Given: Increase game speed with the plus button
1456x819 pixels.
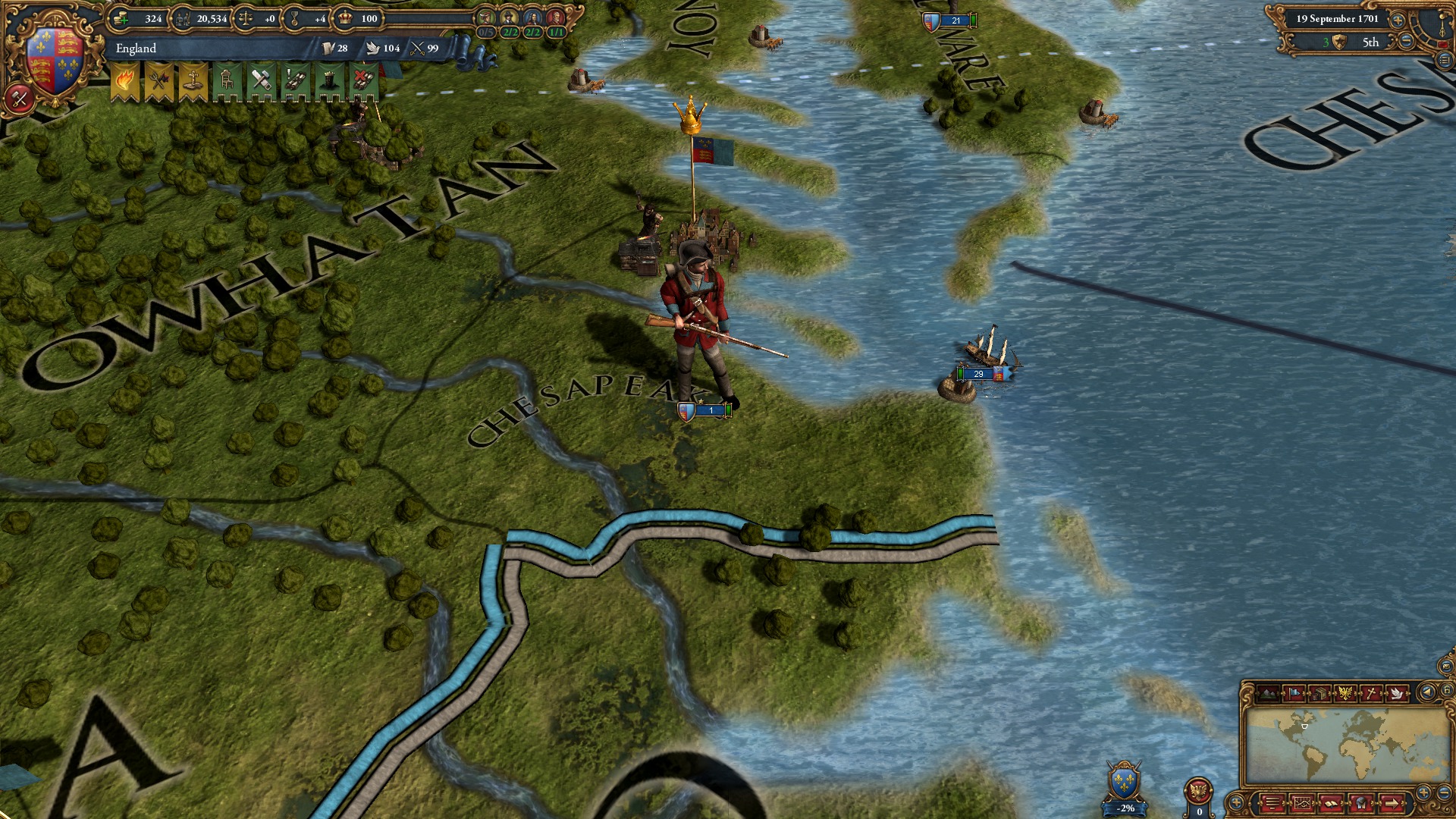Looking at the screenshot, I should pos(1398,20).
